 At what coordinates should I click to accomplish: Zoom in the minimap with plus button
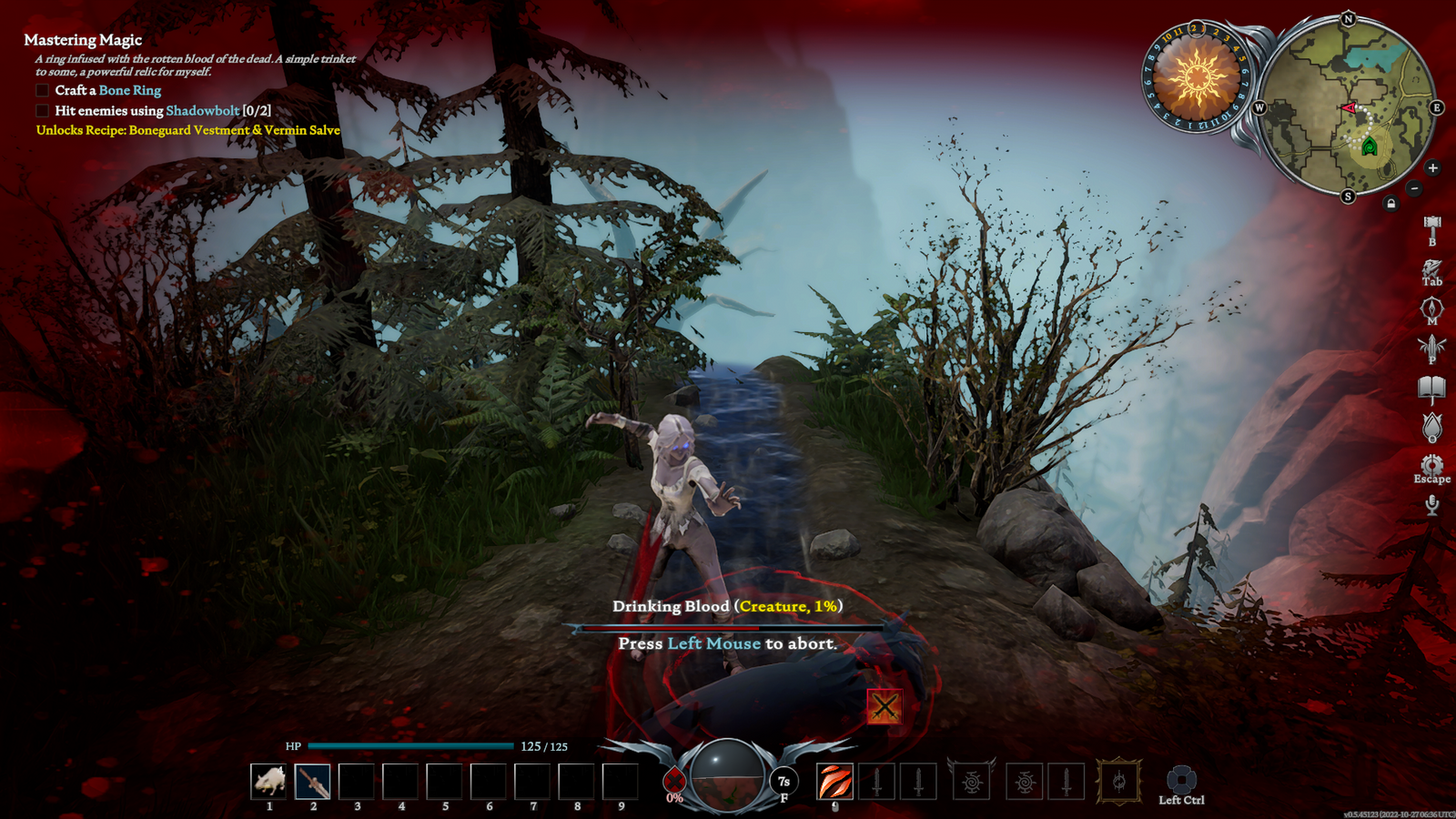(x=1432, y=168)
